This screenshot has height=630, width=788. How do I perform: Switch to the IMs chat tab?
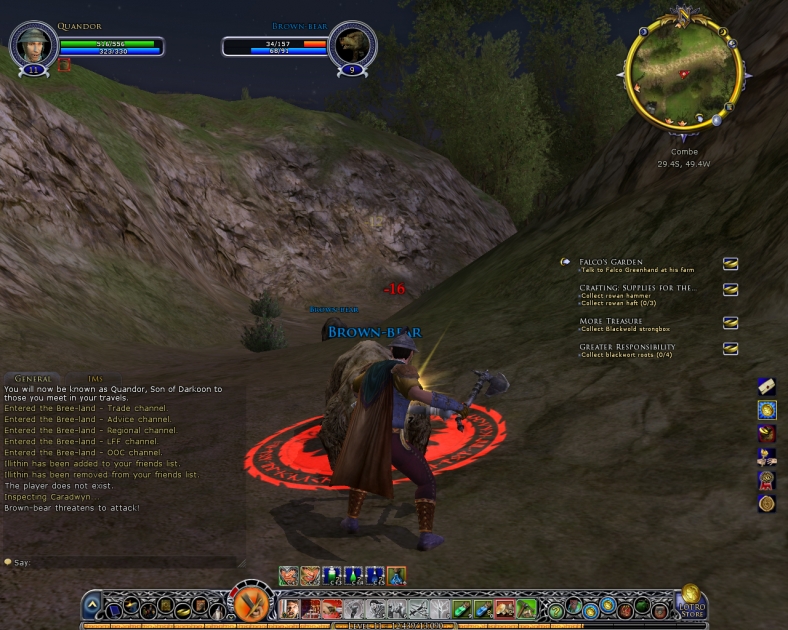pyautogui.click(x=96, y=379)
